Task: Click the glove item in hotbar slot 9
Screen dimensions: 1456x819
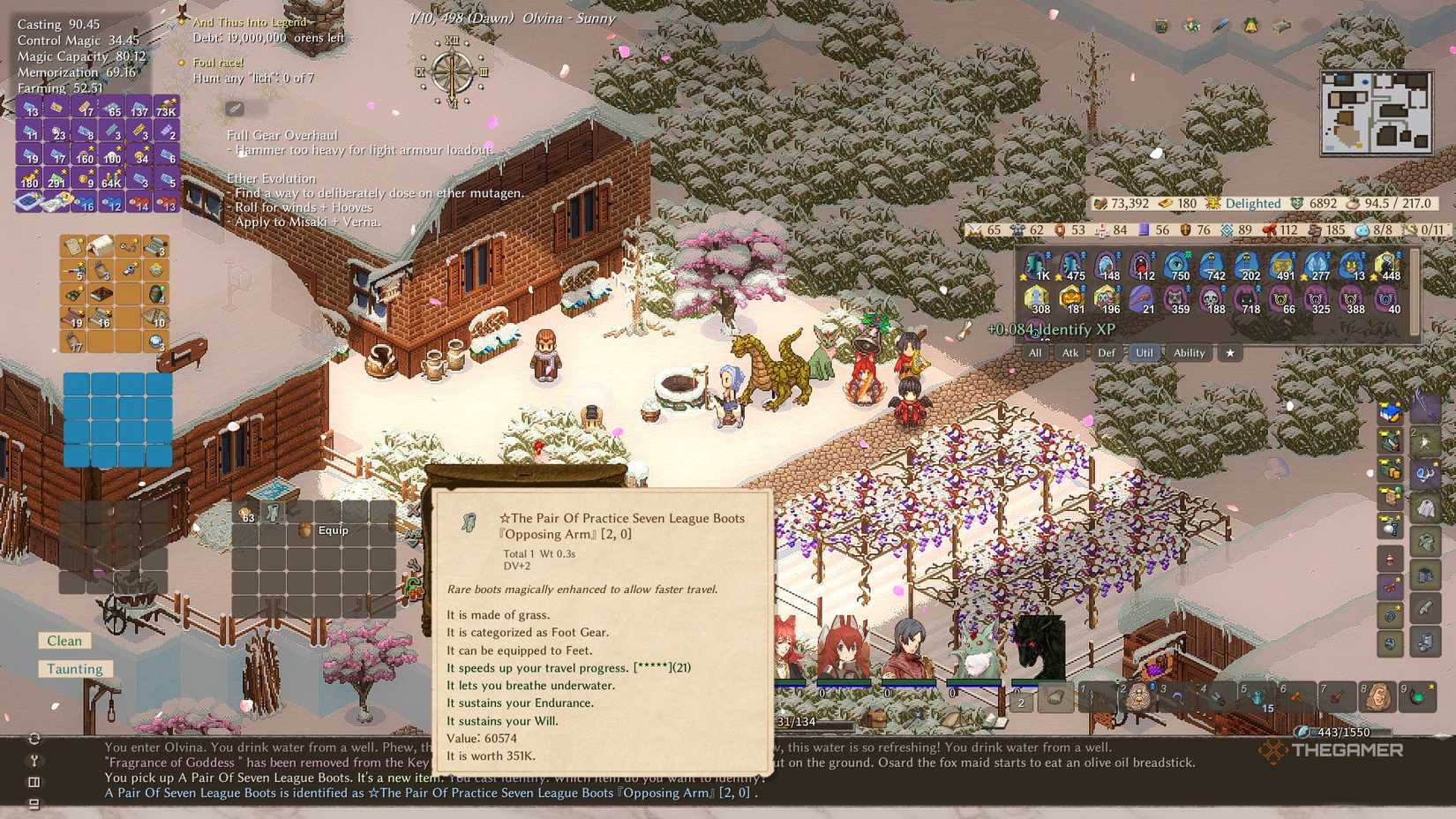Action: click(x=1419, y=697)
